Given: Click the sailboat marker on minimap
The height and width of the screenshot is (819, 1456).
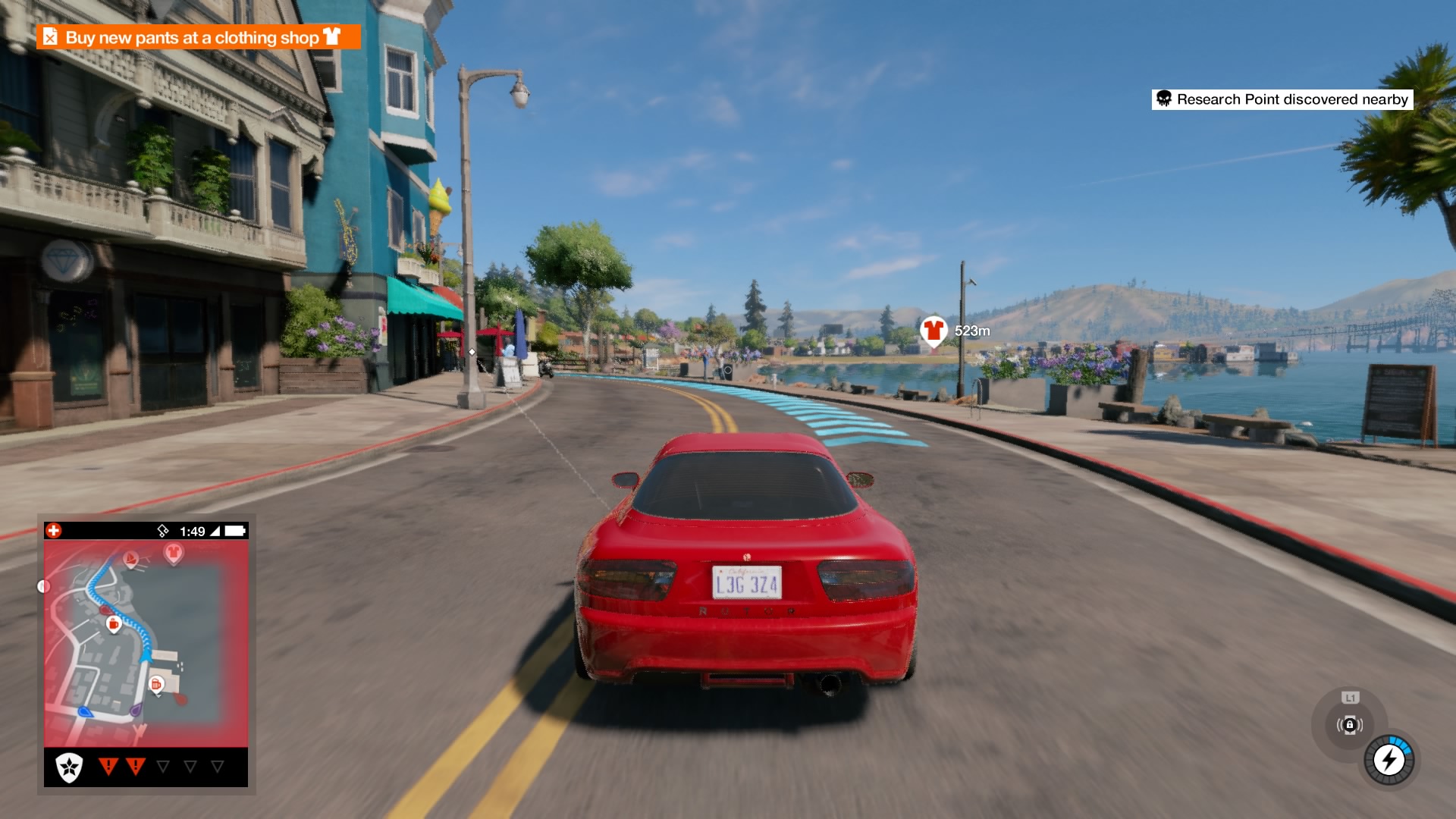Looking at the screenshot, I should tap(130, 560).
